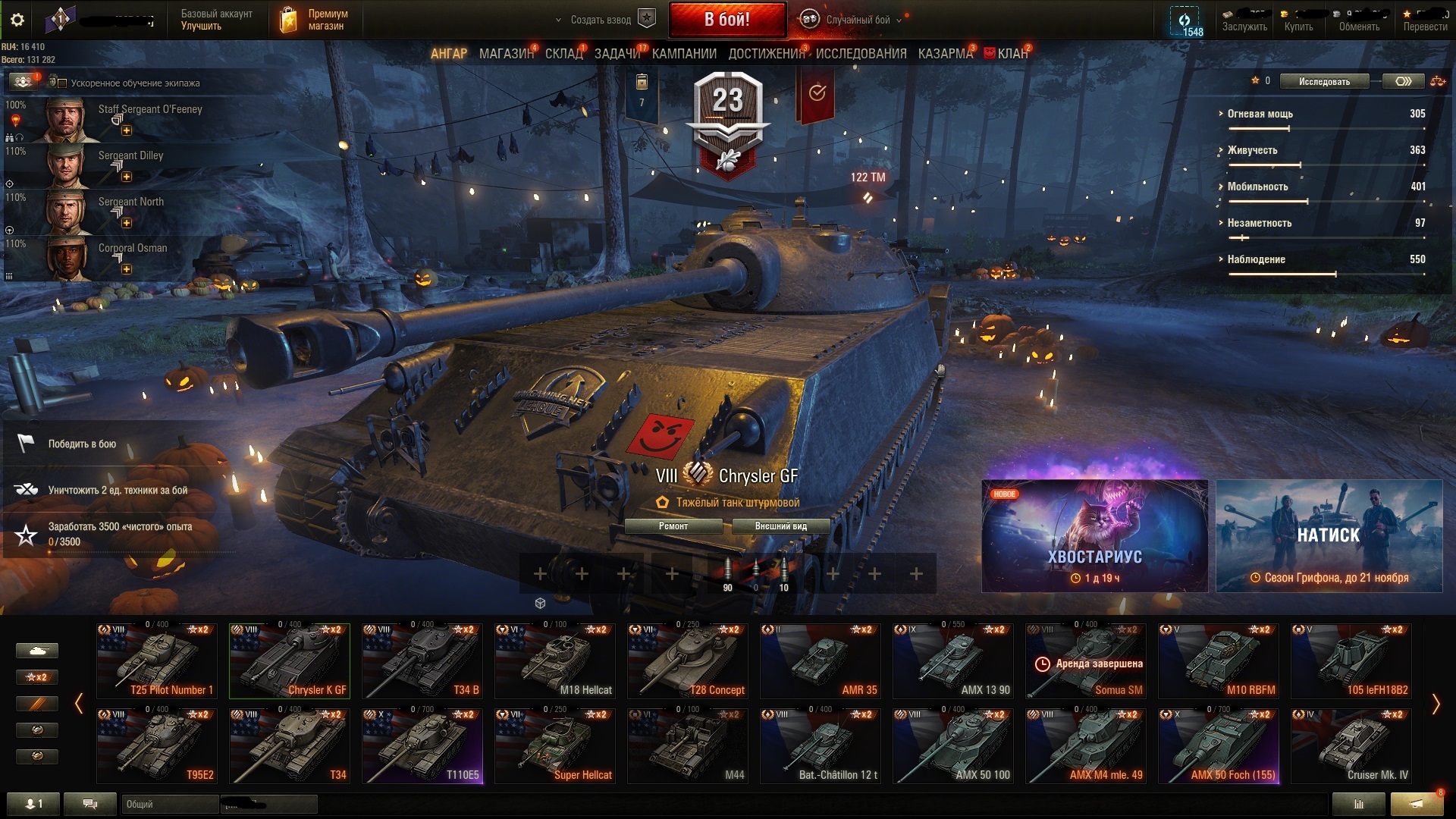The image size is (1456, 819).
Task: Click the Исследовать button
Action: click(x=1324, y=82)
